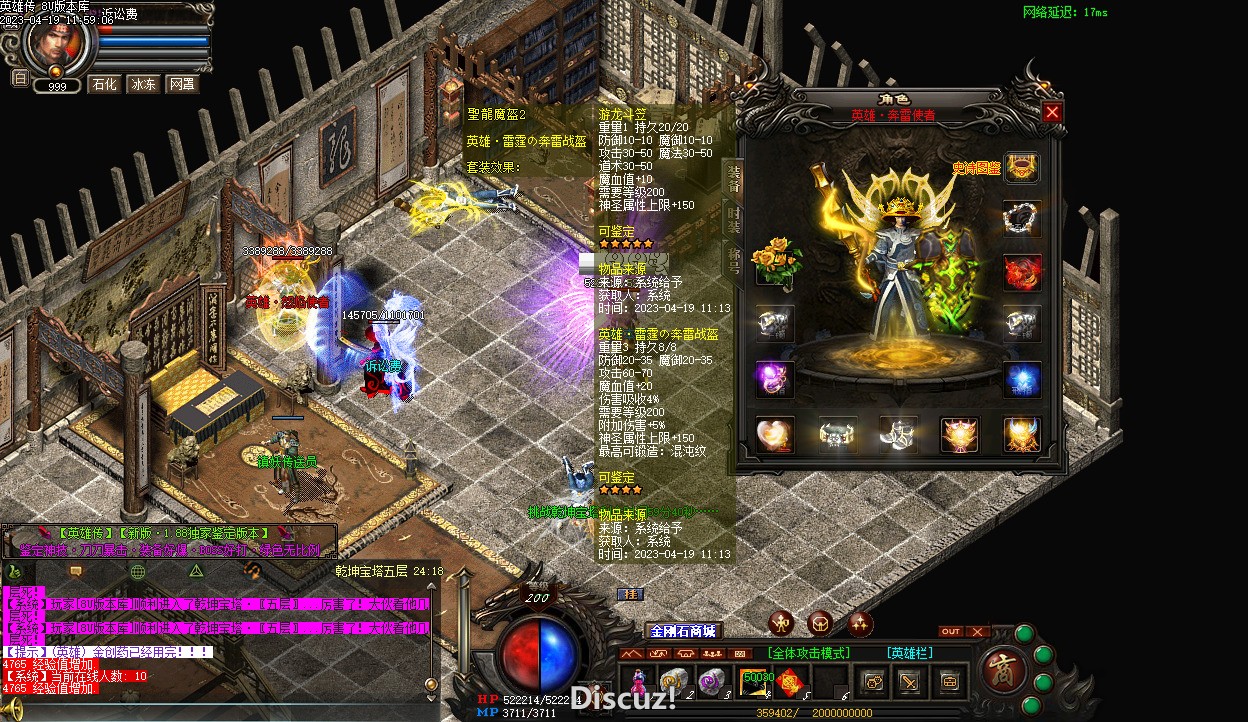The height and width of the screenshot is (722, 1248).
Task: Select the blue crystal ring slot
Action: pyautogui.click(x=1022, y=380)
